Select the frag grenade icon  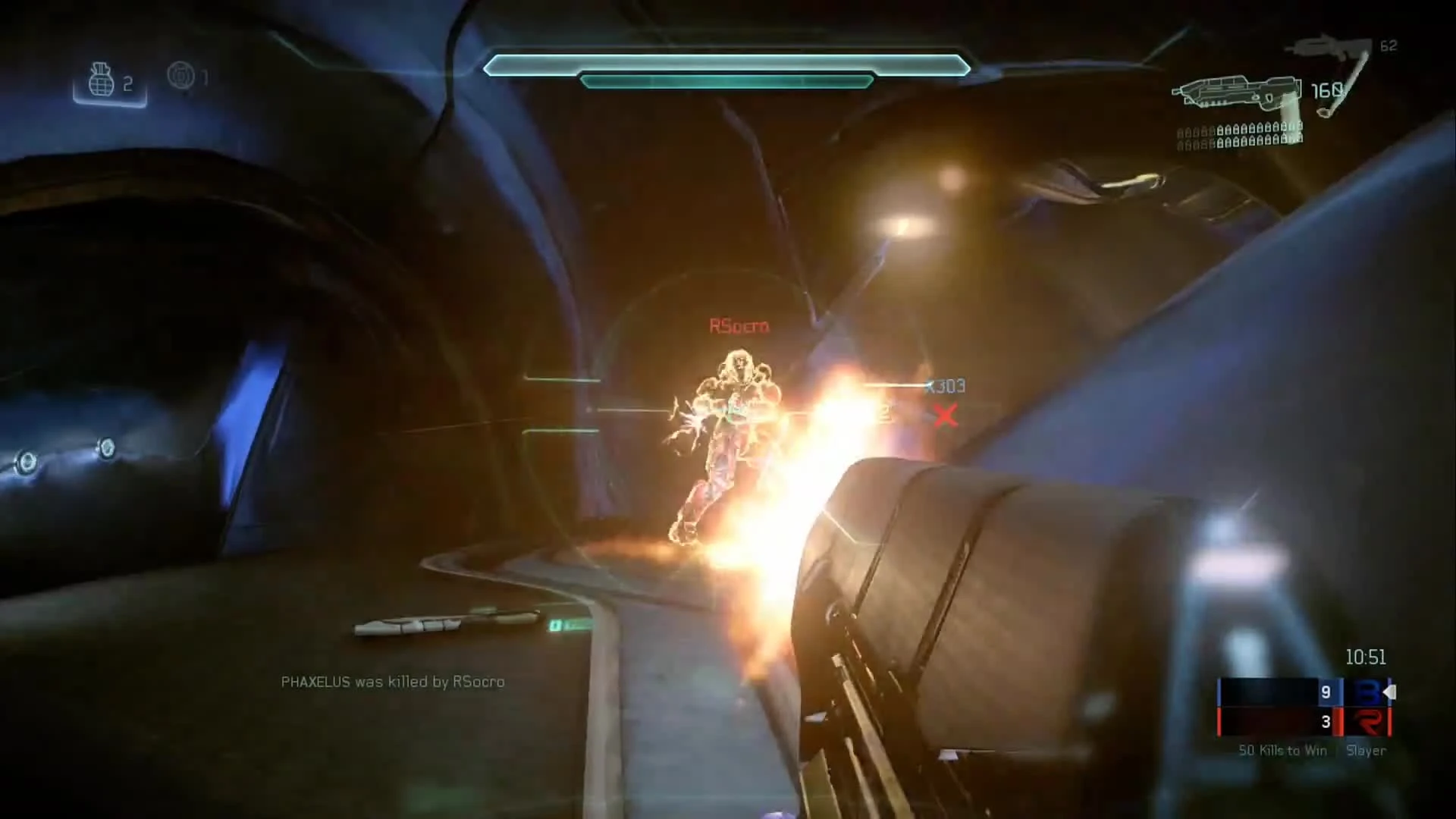102,80
